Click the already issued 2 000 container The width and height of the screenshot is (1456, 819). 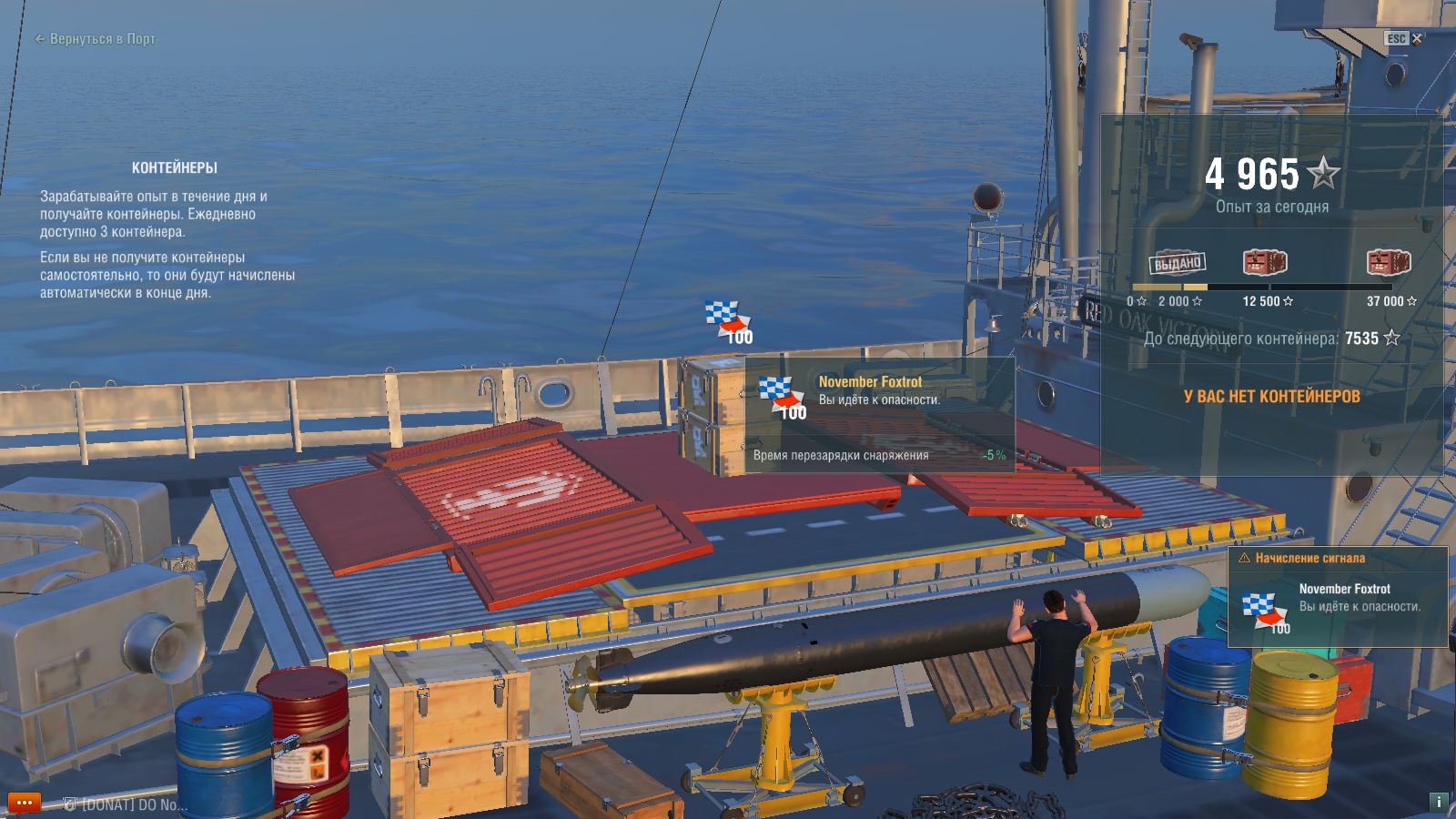point(1178,263)
